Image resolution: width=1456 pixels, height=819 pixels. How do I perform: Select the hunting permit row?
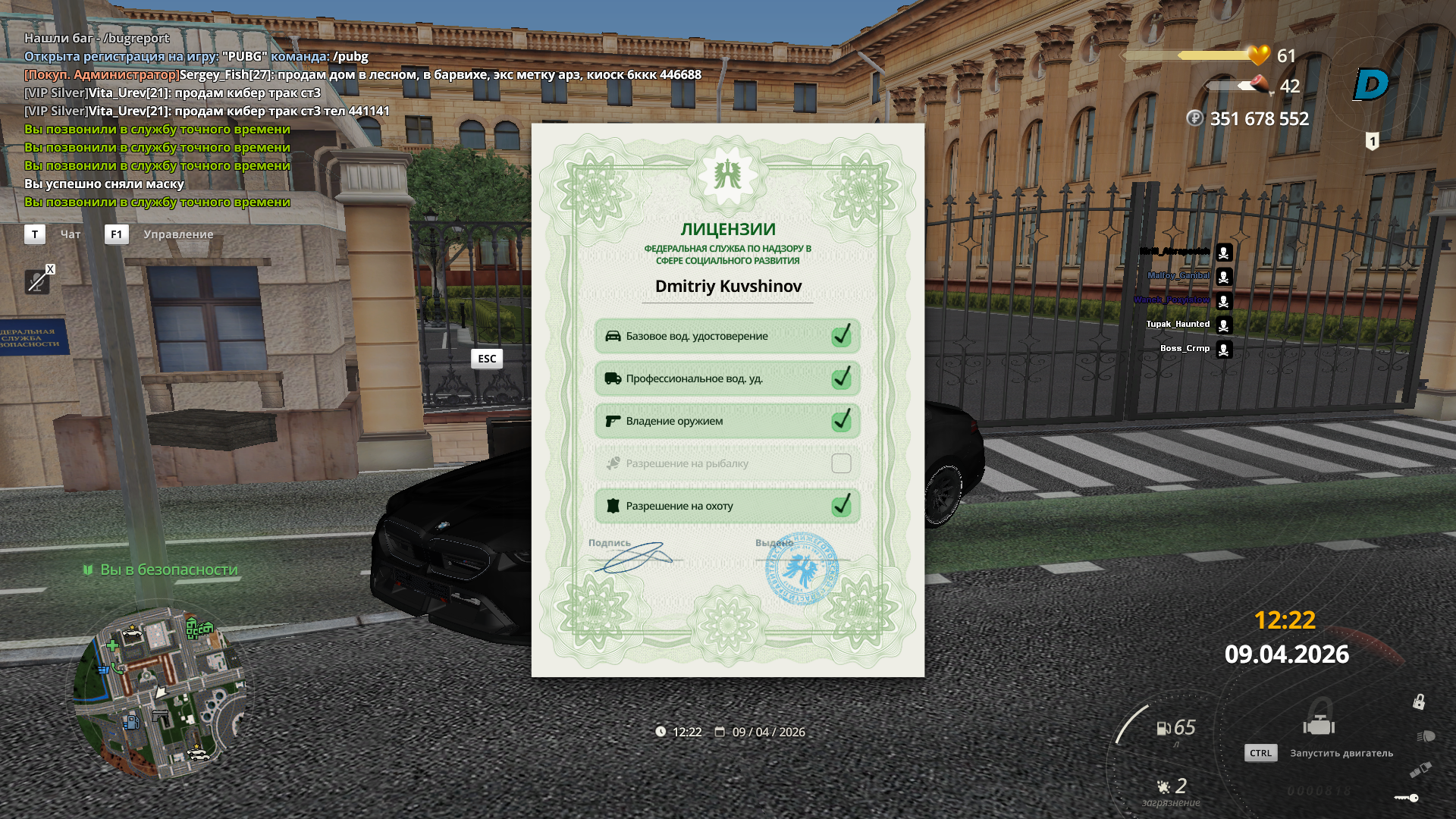coord(726,506)
